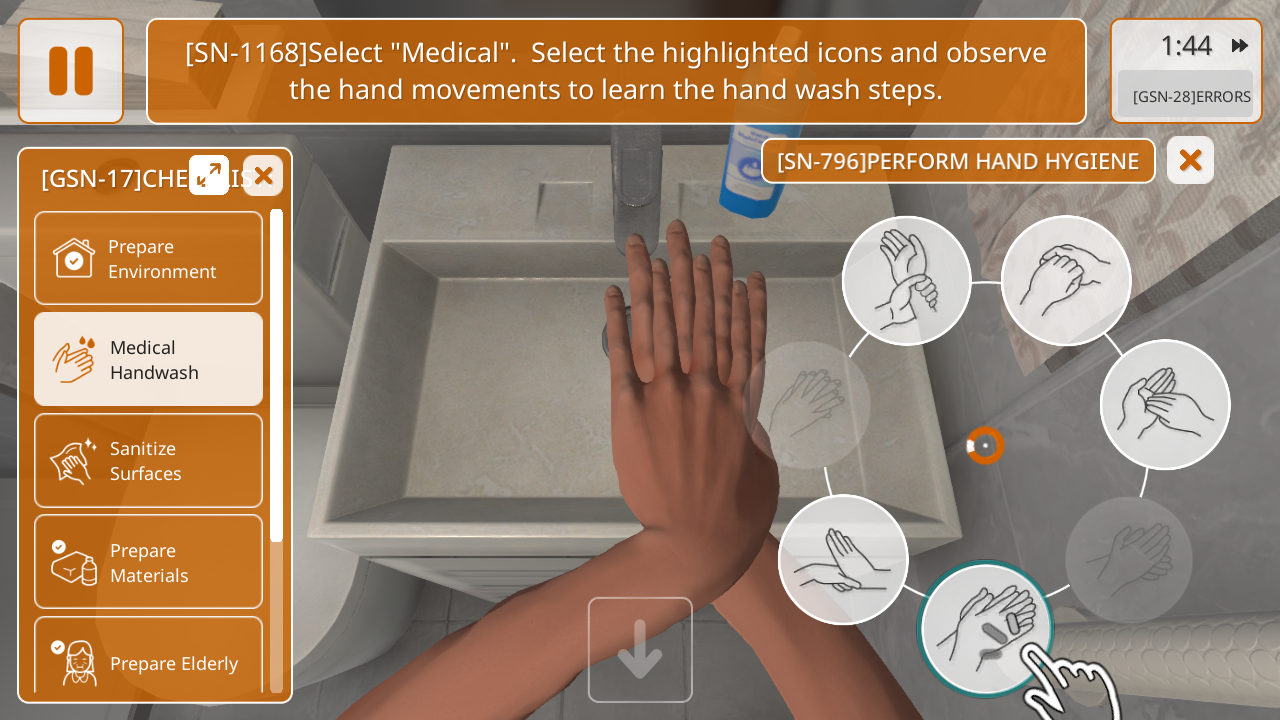Close the checklist panel
This screenshot has width=1280, height=720.
(263, 176)
